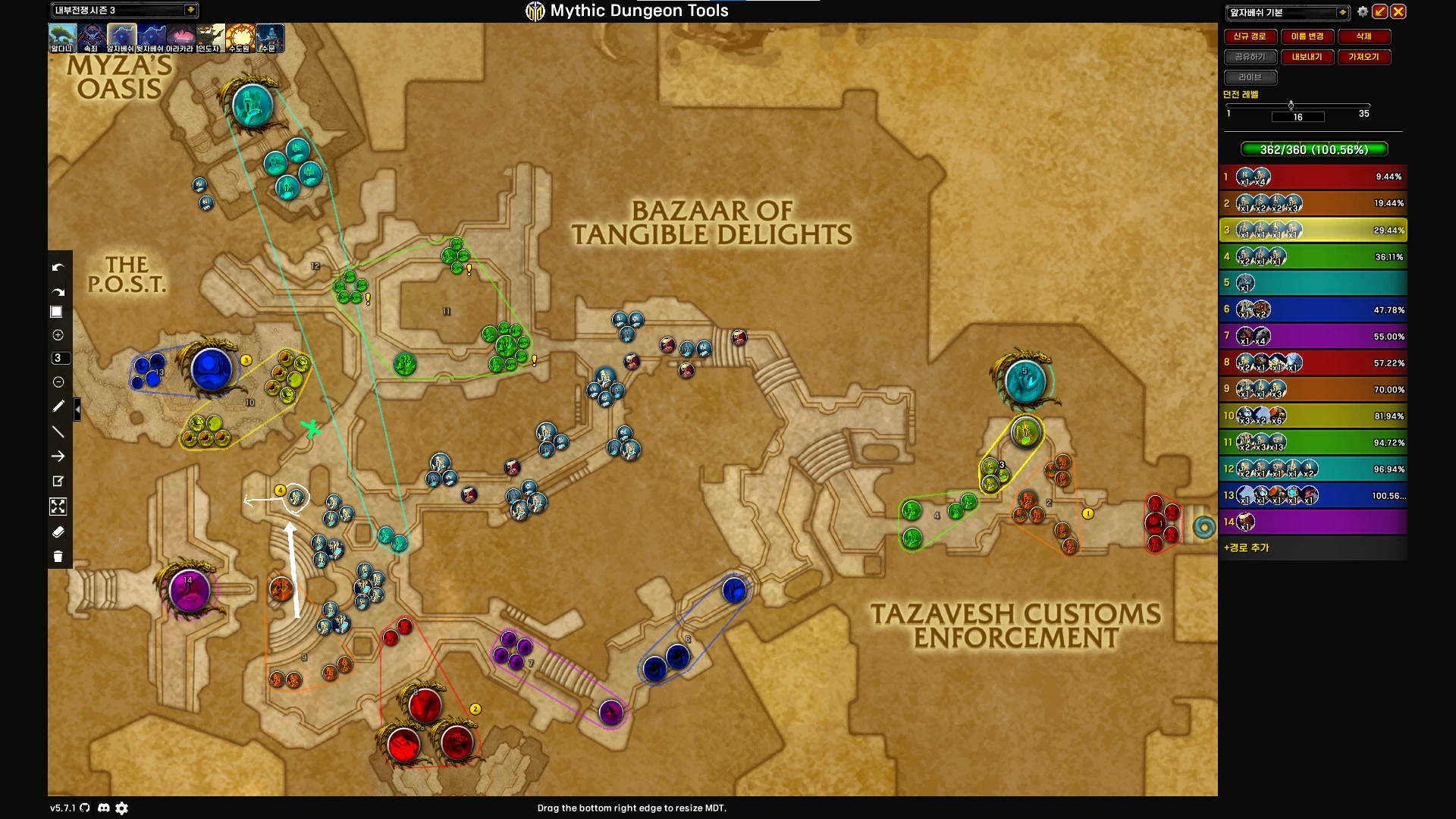Add a new pull with +경로 추가

(x=1247, y=548)
